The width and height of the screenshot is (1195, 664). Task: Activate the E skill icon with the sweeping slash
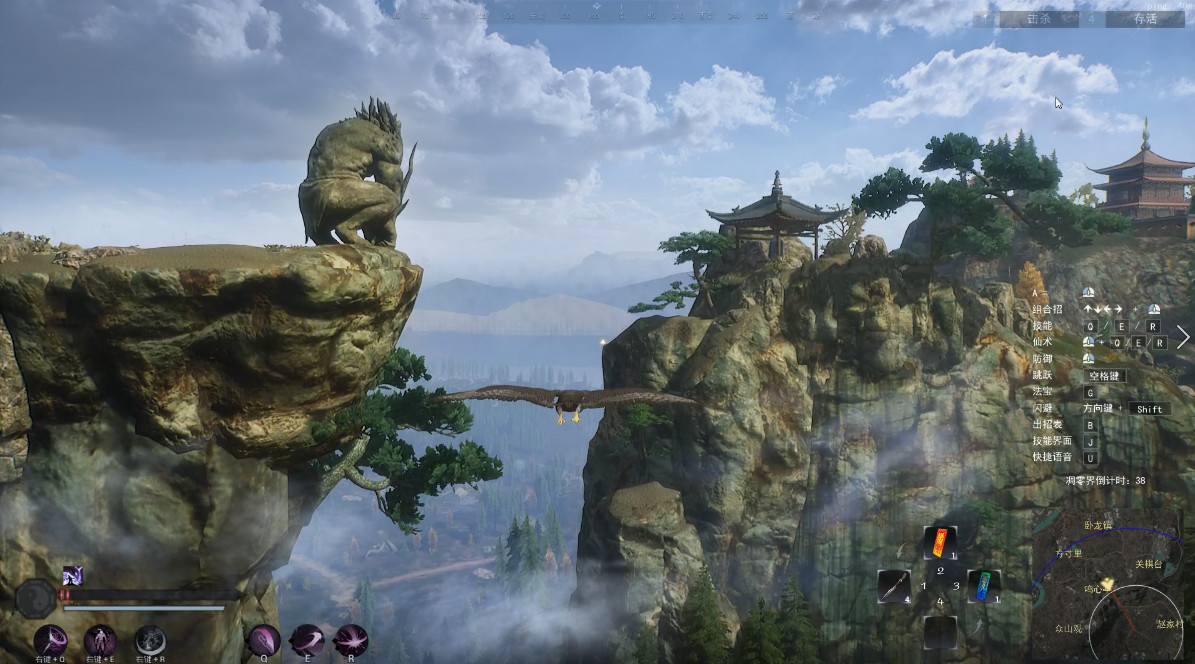[307, 640]
